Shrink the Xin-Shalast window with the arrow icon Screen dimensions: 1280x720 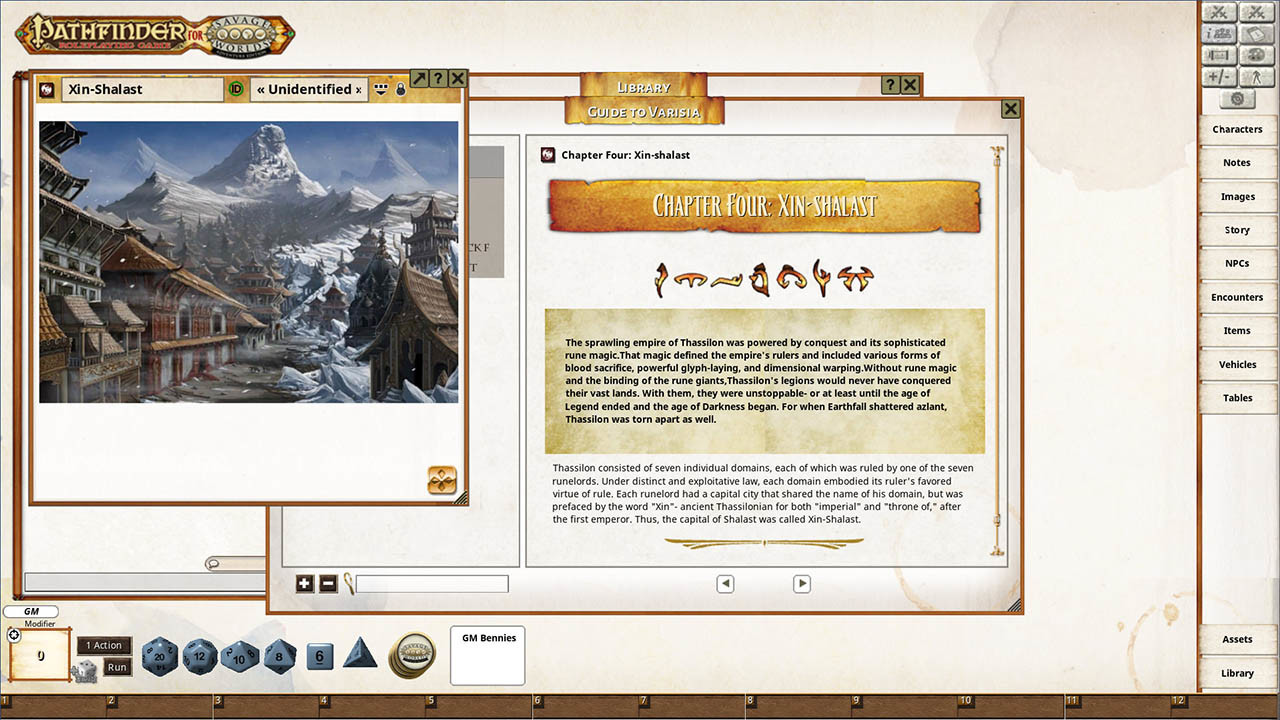(x=418, y=78)
